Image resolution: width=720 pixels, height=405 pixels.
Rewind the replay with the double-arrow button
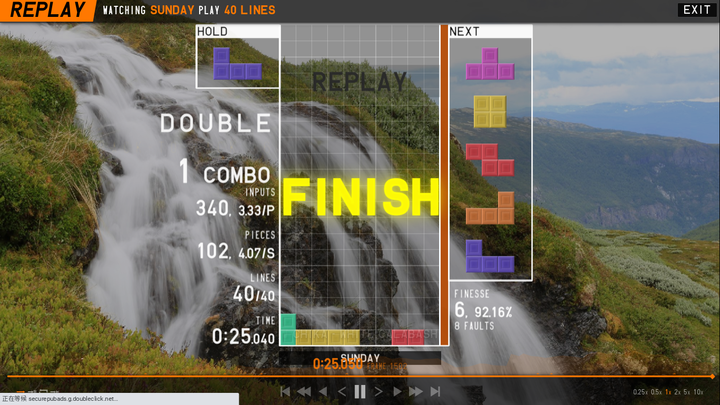tap(304, 392)
